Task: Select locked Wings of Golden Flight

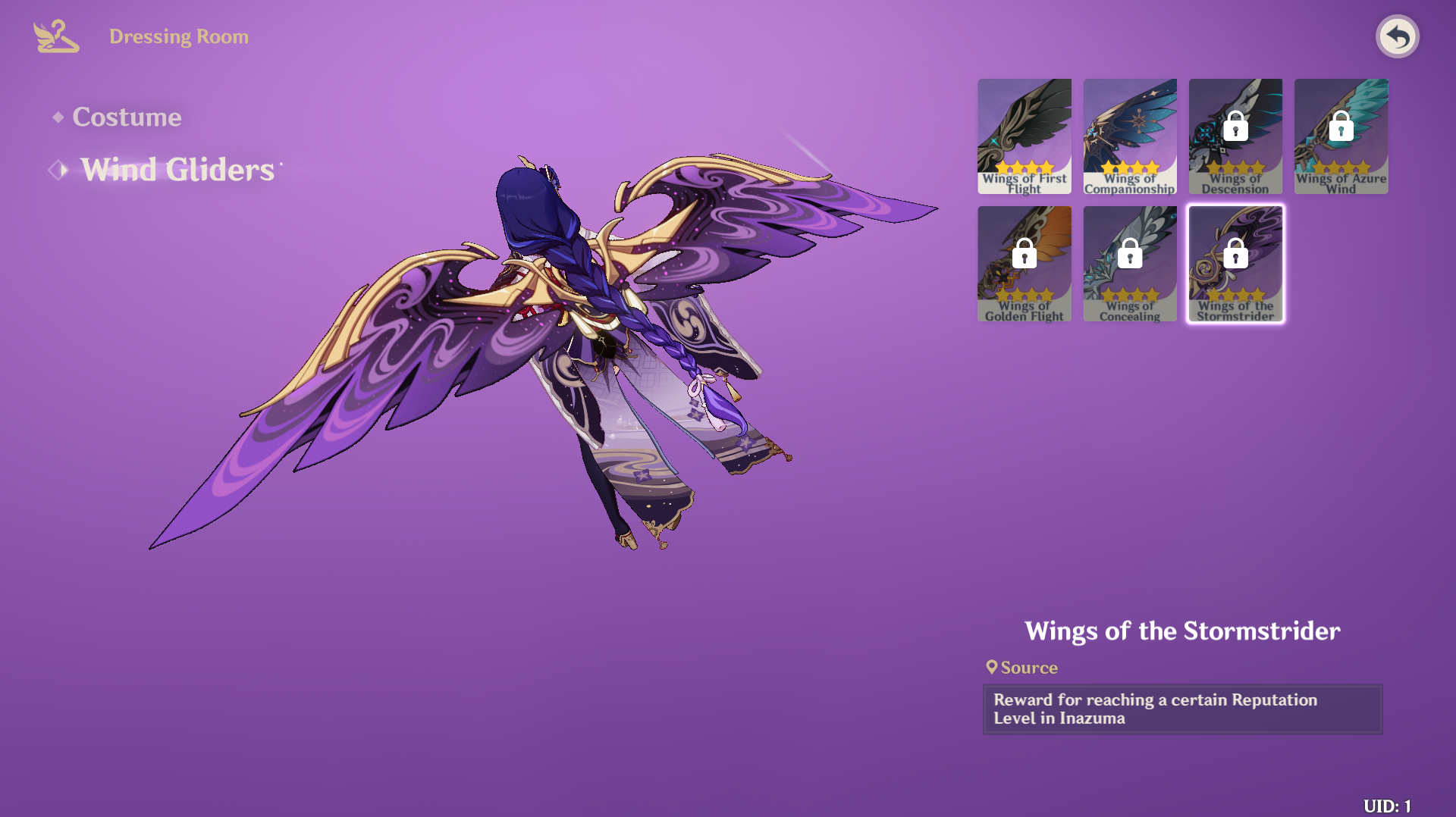Action: click(1024, 264)
